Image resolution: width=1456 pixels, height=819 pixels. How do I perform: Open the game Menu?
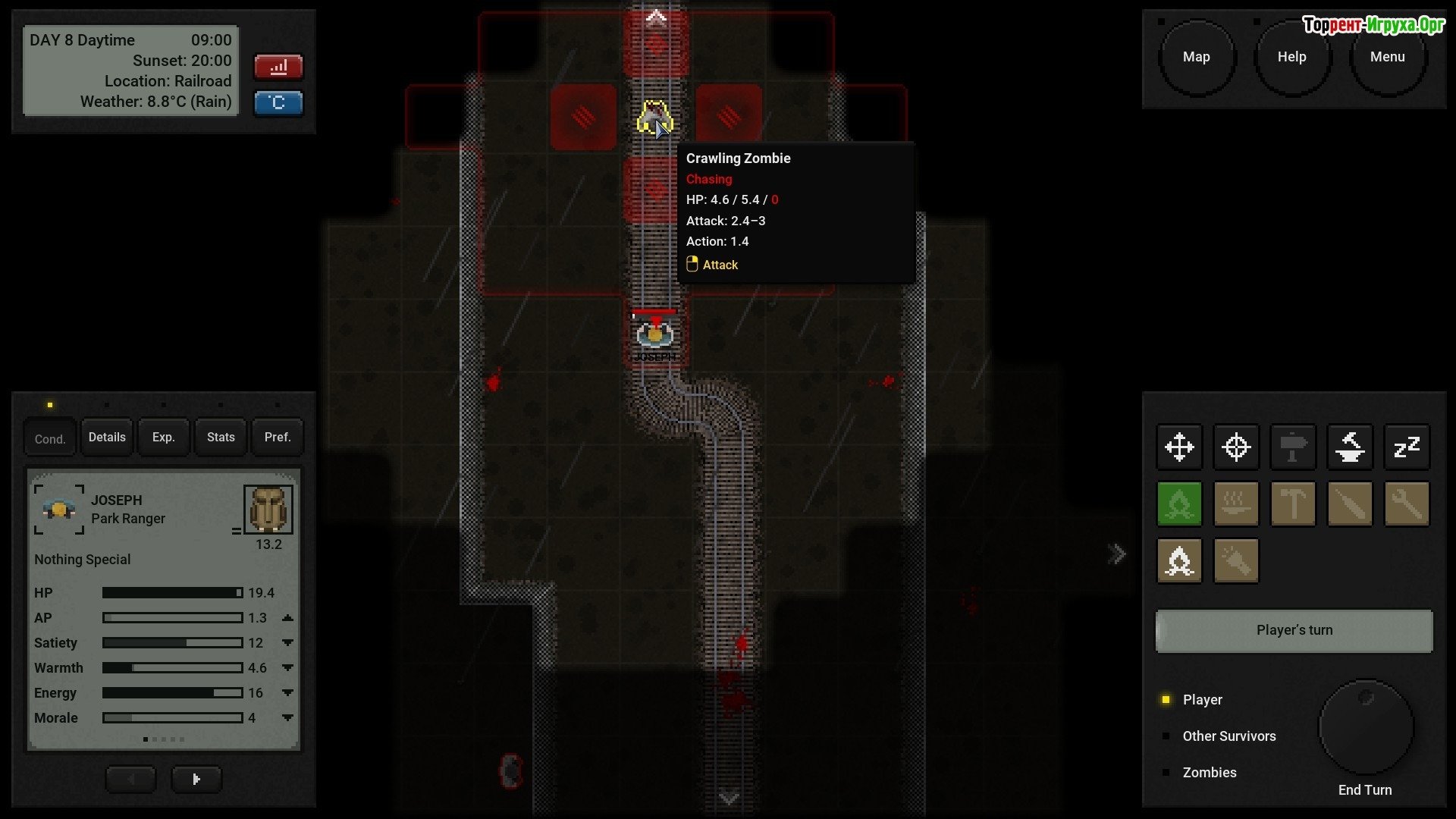click(1387, 58)
